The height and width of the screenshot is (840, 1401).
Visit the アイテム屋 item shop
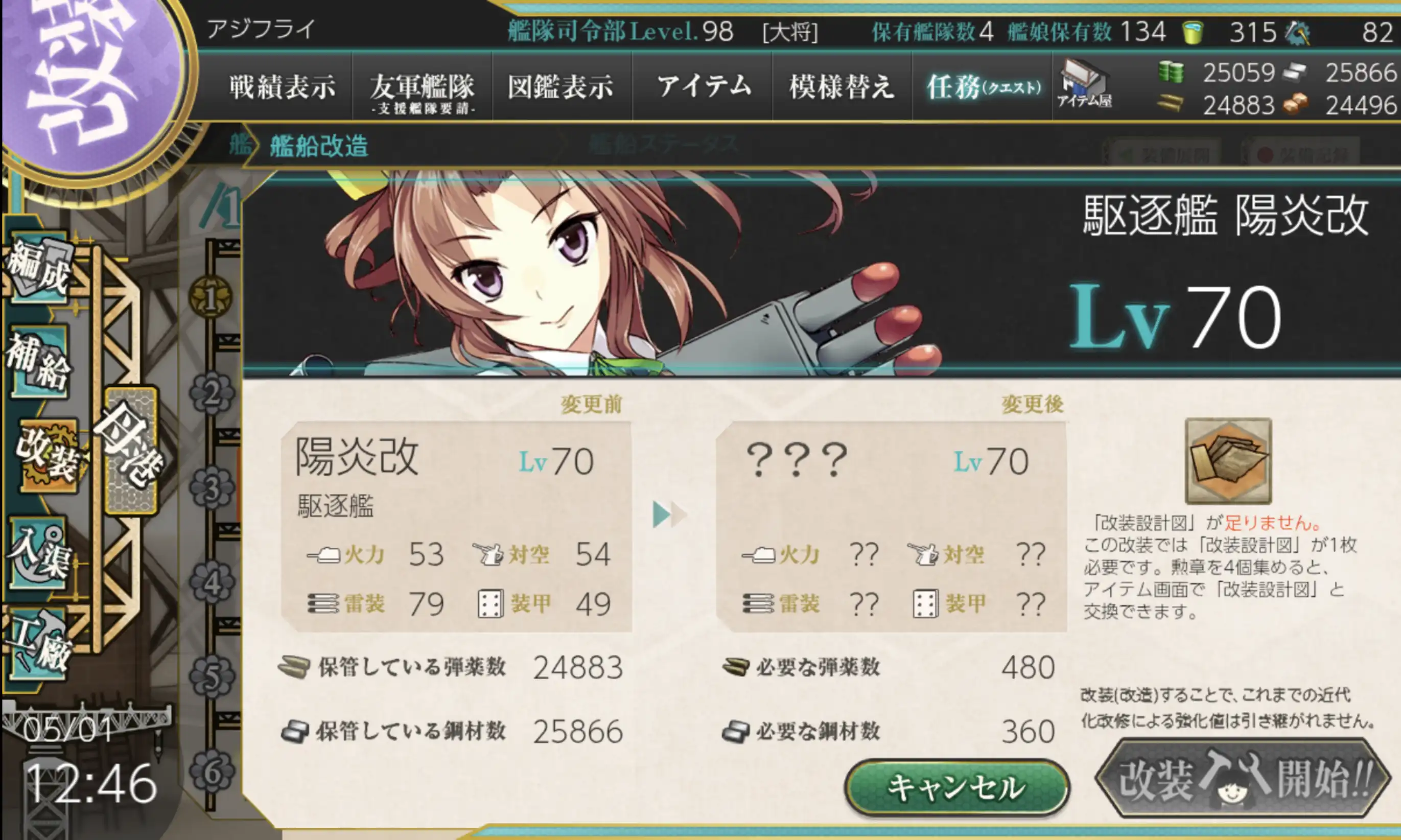pos(1083,85)
